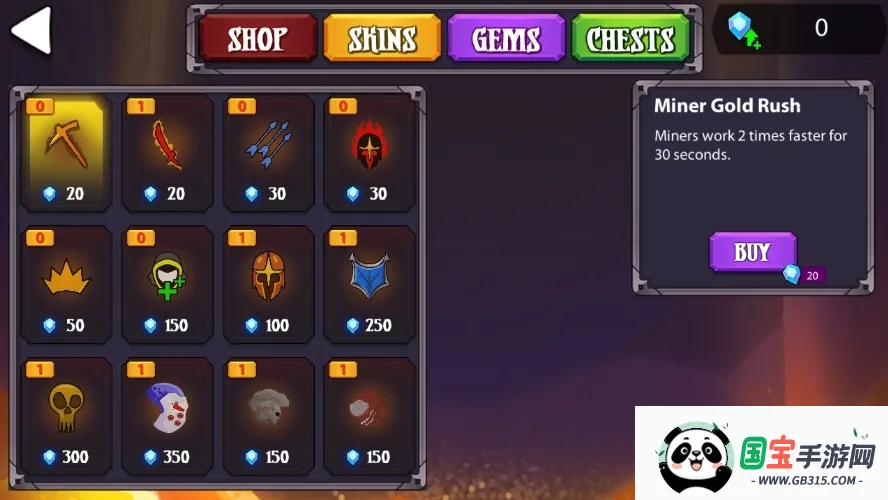Go back with the white arrow
This screenshot has width=888, height=500.
pos(31,31)
